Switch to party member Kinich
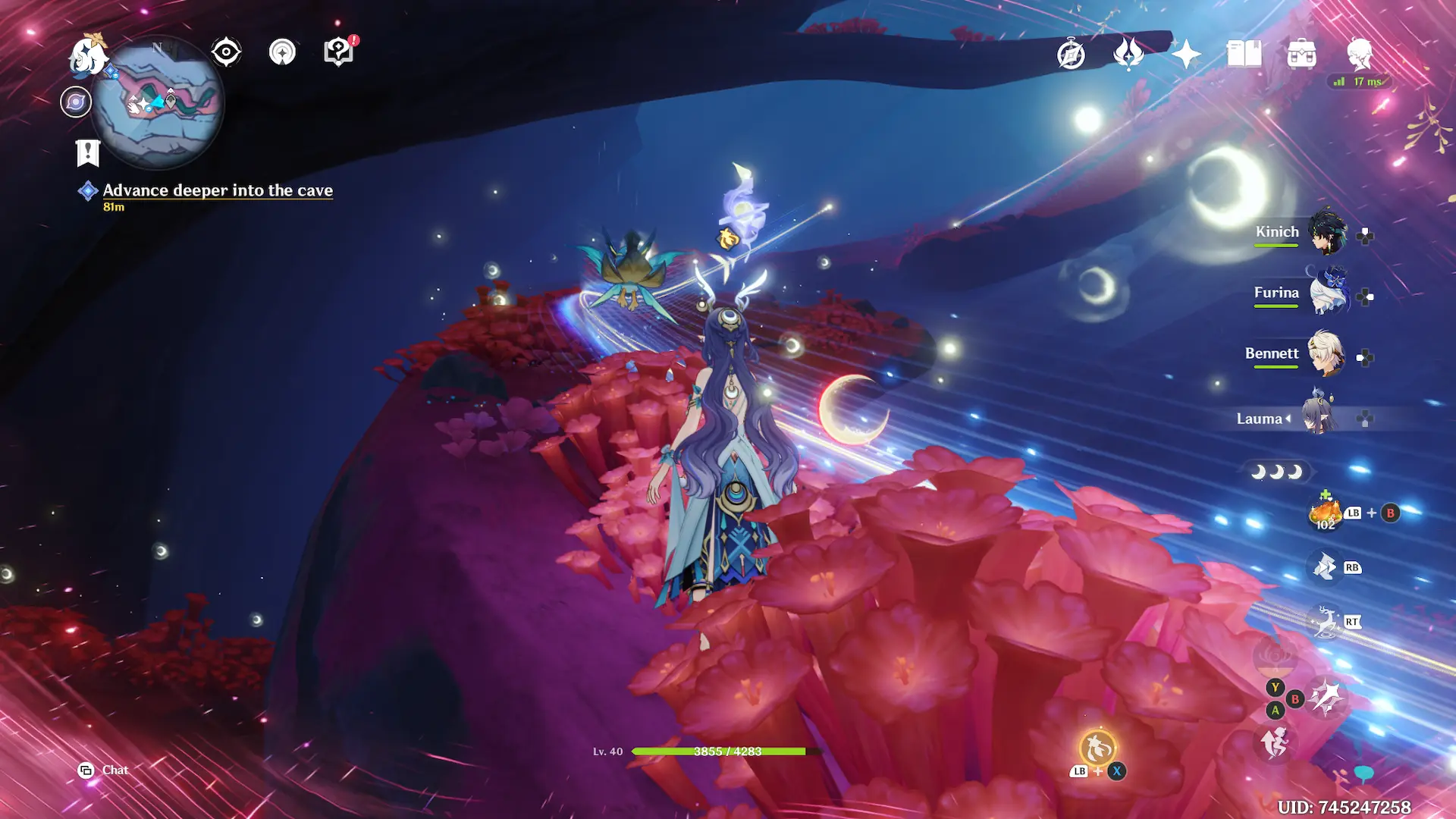The width and height of the screenshot is (1456, 819). (1327, 231)
